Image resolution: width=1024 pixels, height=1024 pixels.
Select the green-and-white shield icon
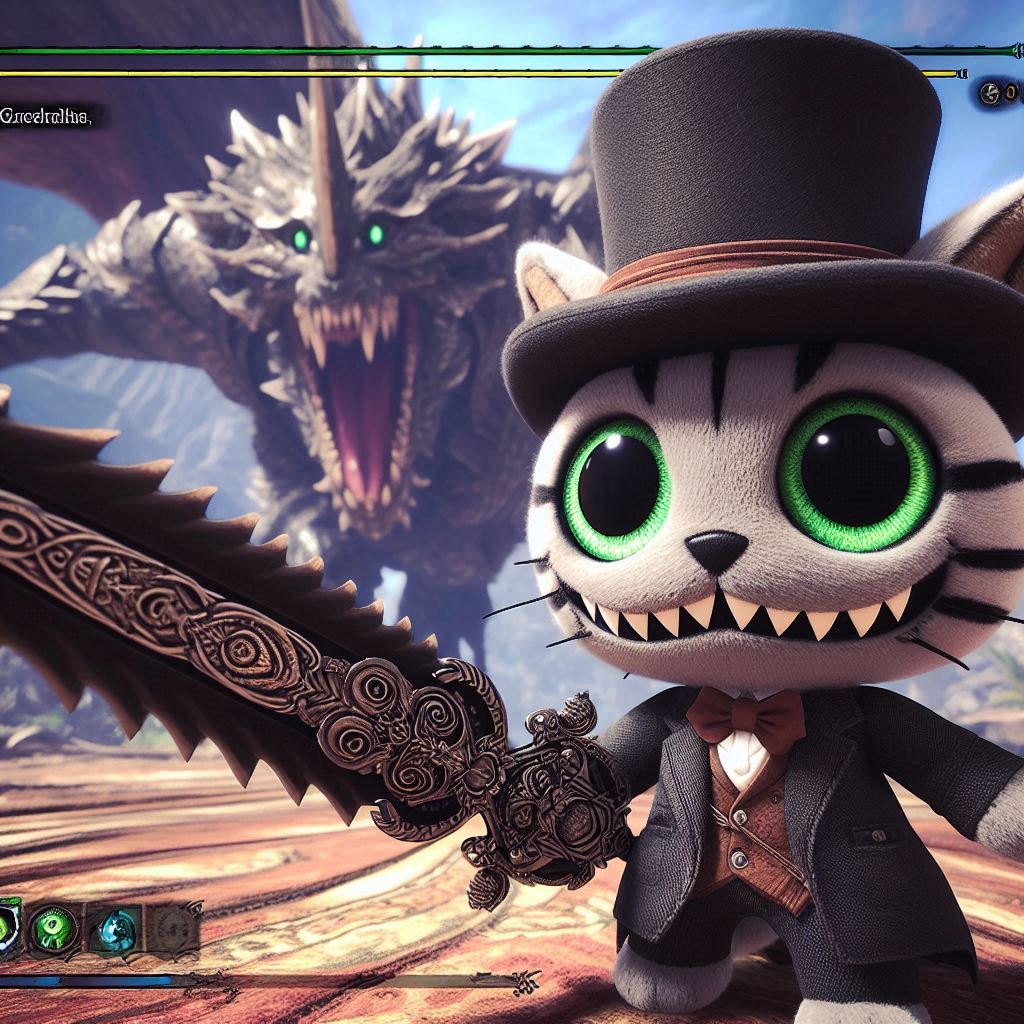(8, 929)
